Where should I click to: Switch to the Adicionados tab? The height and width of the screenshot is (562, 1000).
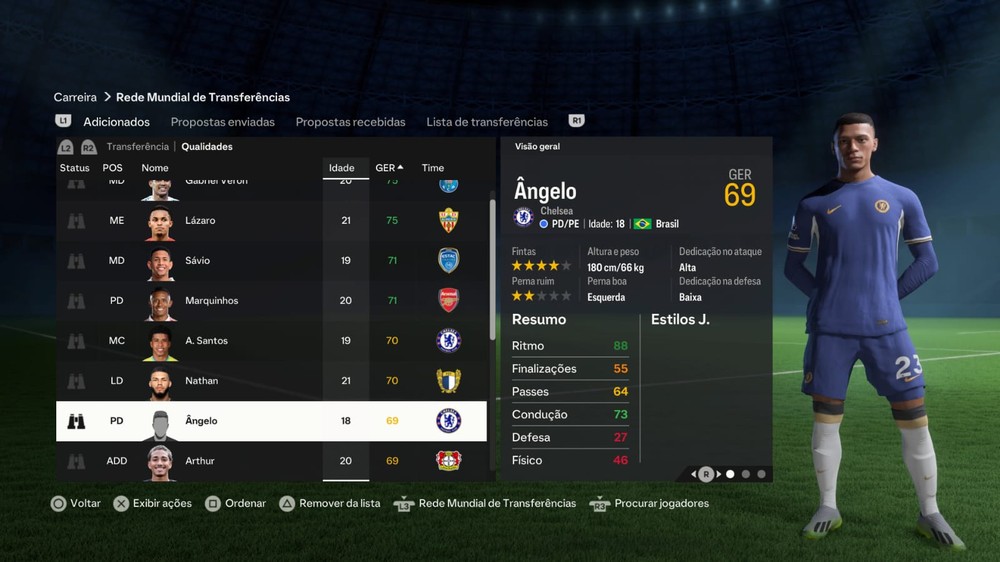click(116, 122)
